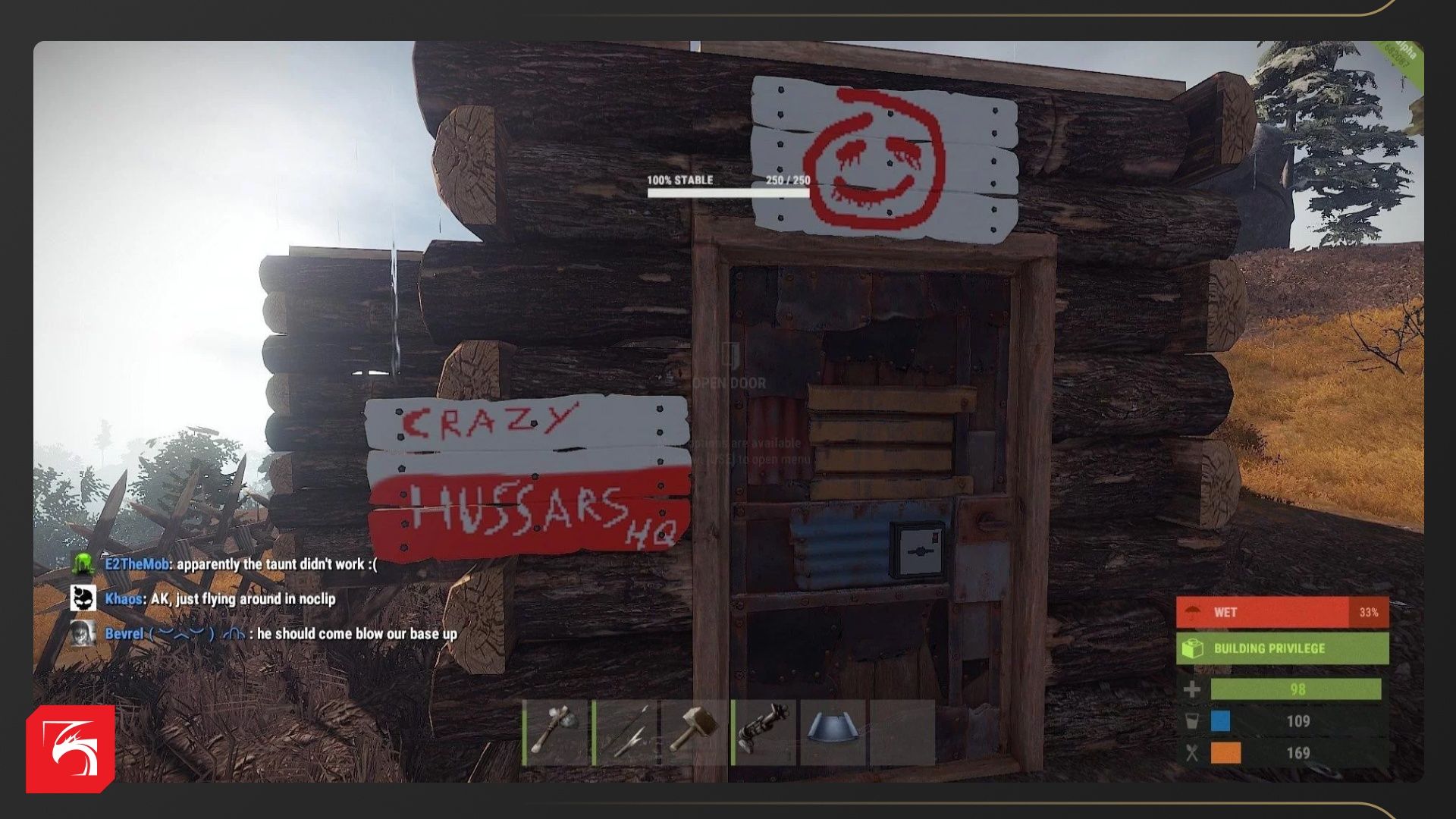Choose the hammer in the hotbar

click(694, 732)
